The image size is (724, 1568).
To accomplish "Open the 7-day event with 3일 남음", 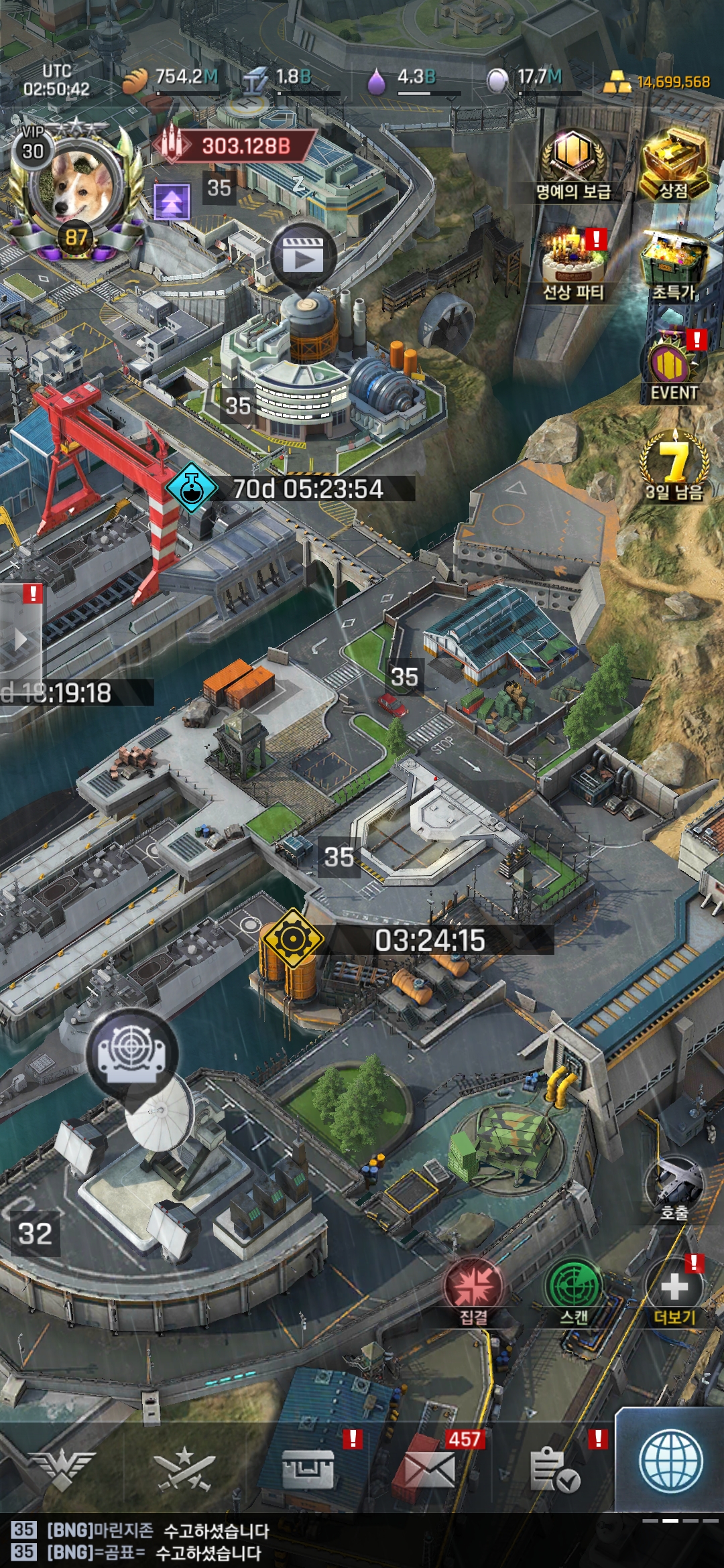I will [x=674, y=466].
